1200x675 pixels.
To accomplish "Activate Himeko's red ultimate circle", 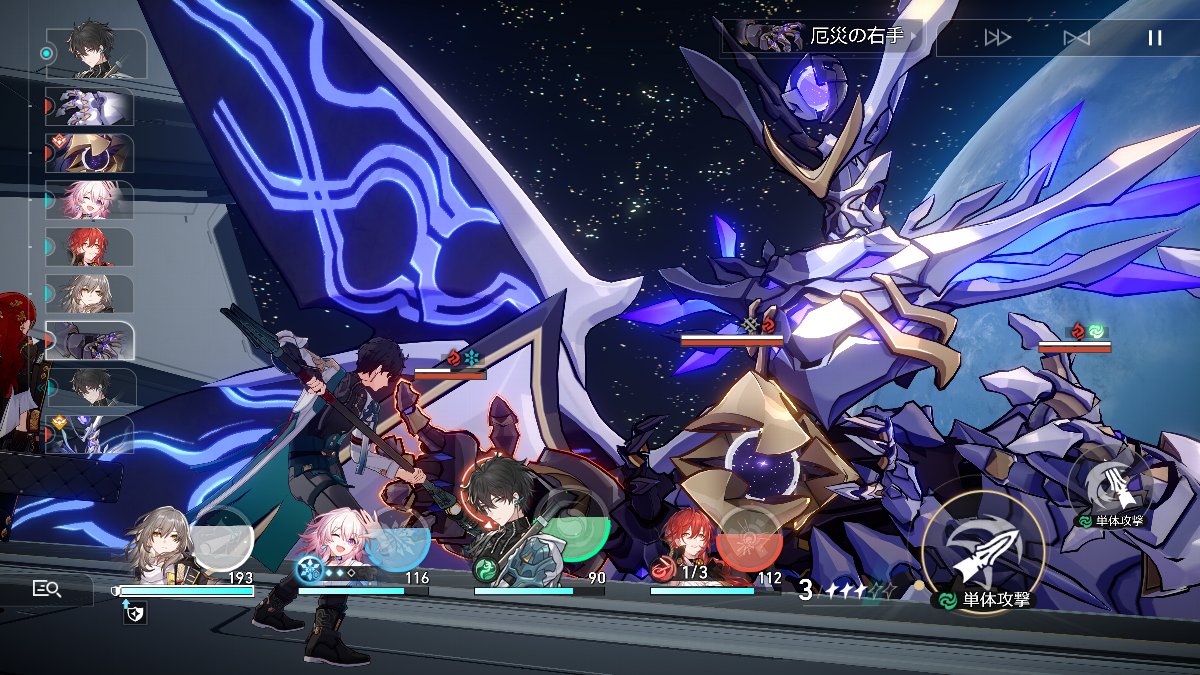I will point(750,540).
